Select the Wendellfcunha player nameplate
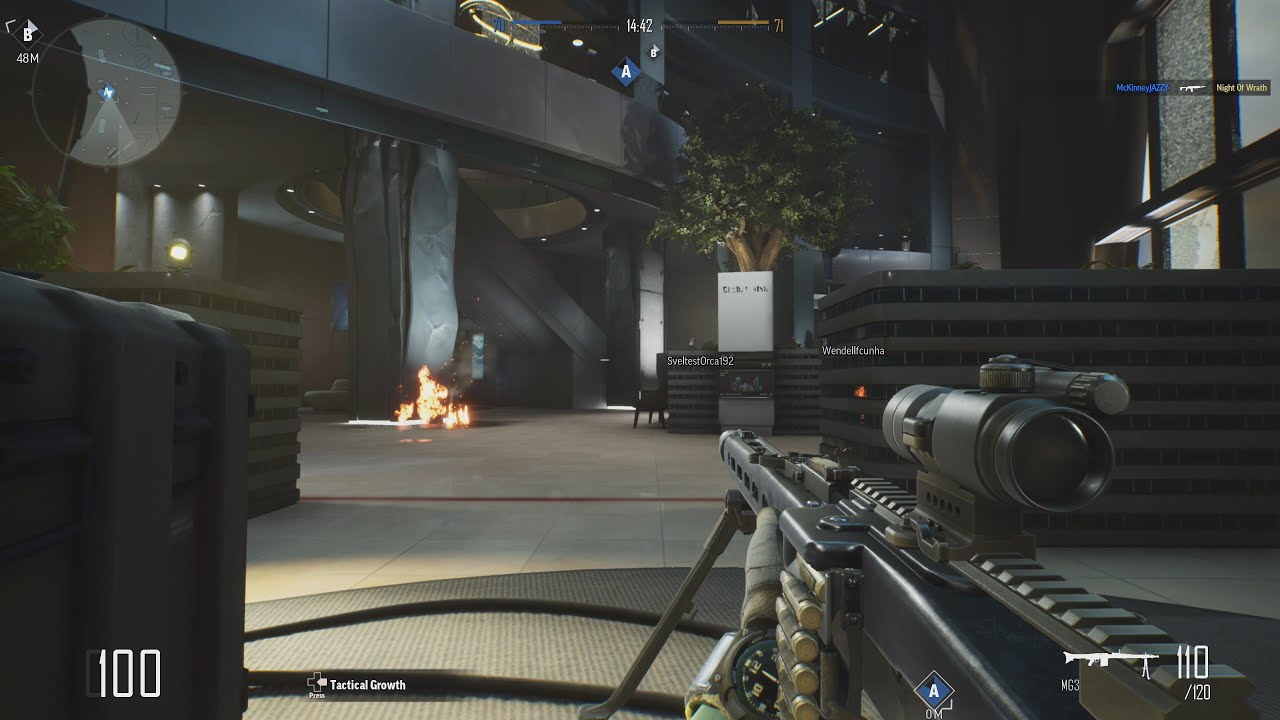Image resolution: width=1280 pixels, height=720 pixels. tap(853, 351)
